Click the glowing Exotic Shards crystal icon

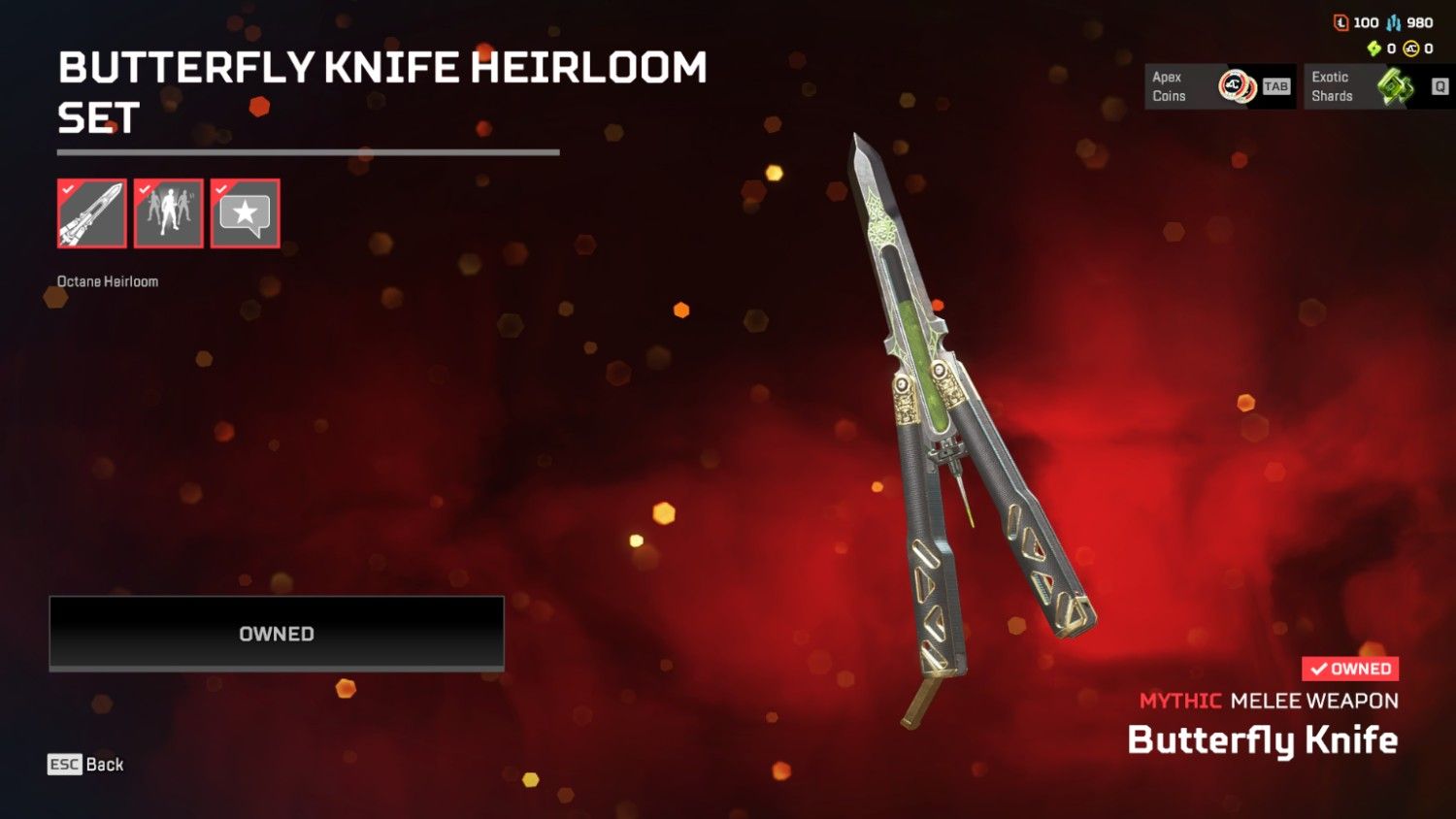pos(1394,86)
